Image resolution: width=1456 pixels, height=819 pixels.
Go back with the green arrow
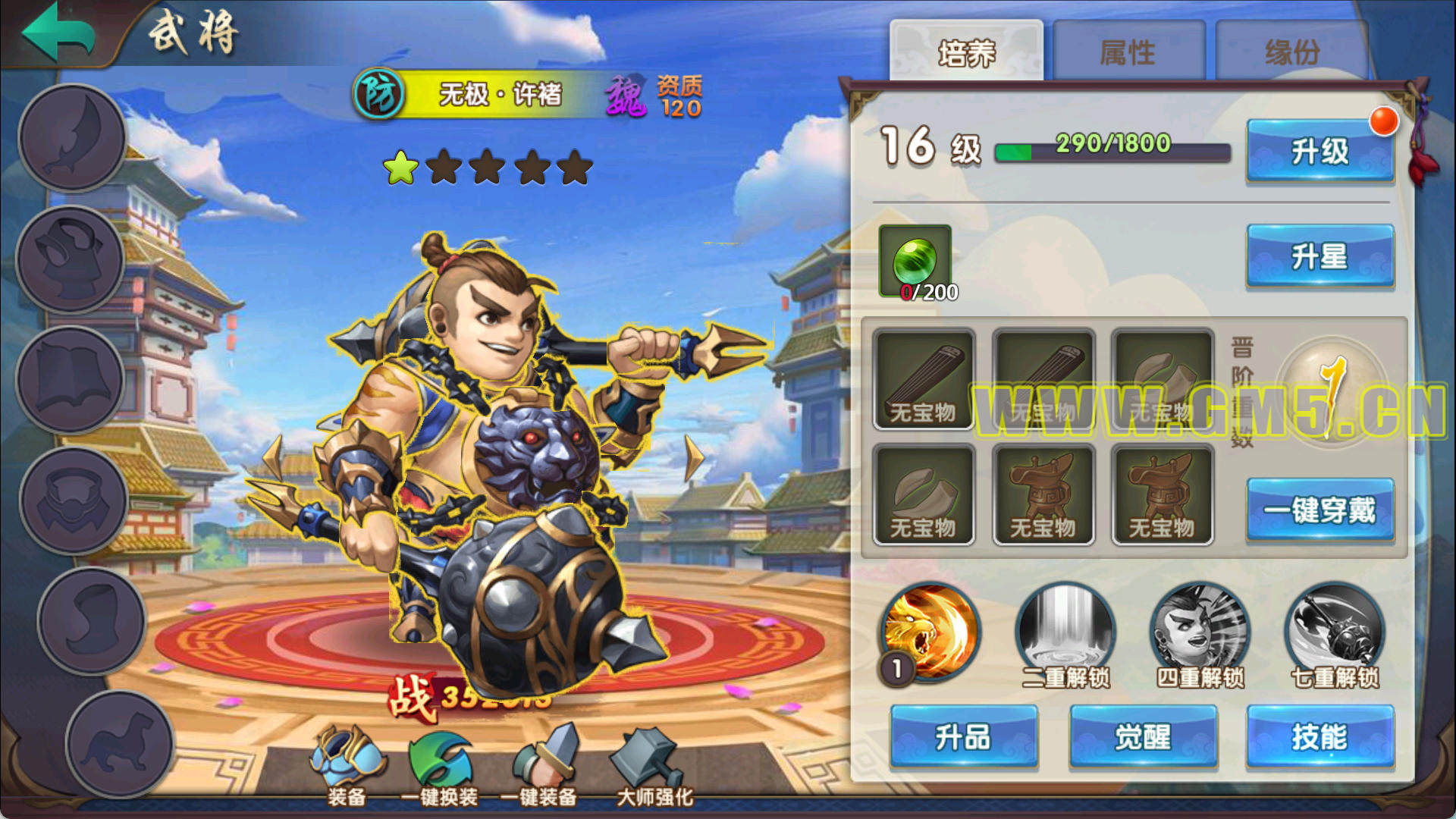pyautogui.click(x=58, y=32)
